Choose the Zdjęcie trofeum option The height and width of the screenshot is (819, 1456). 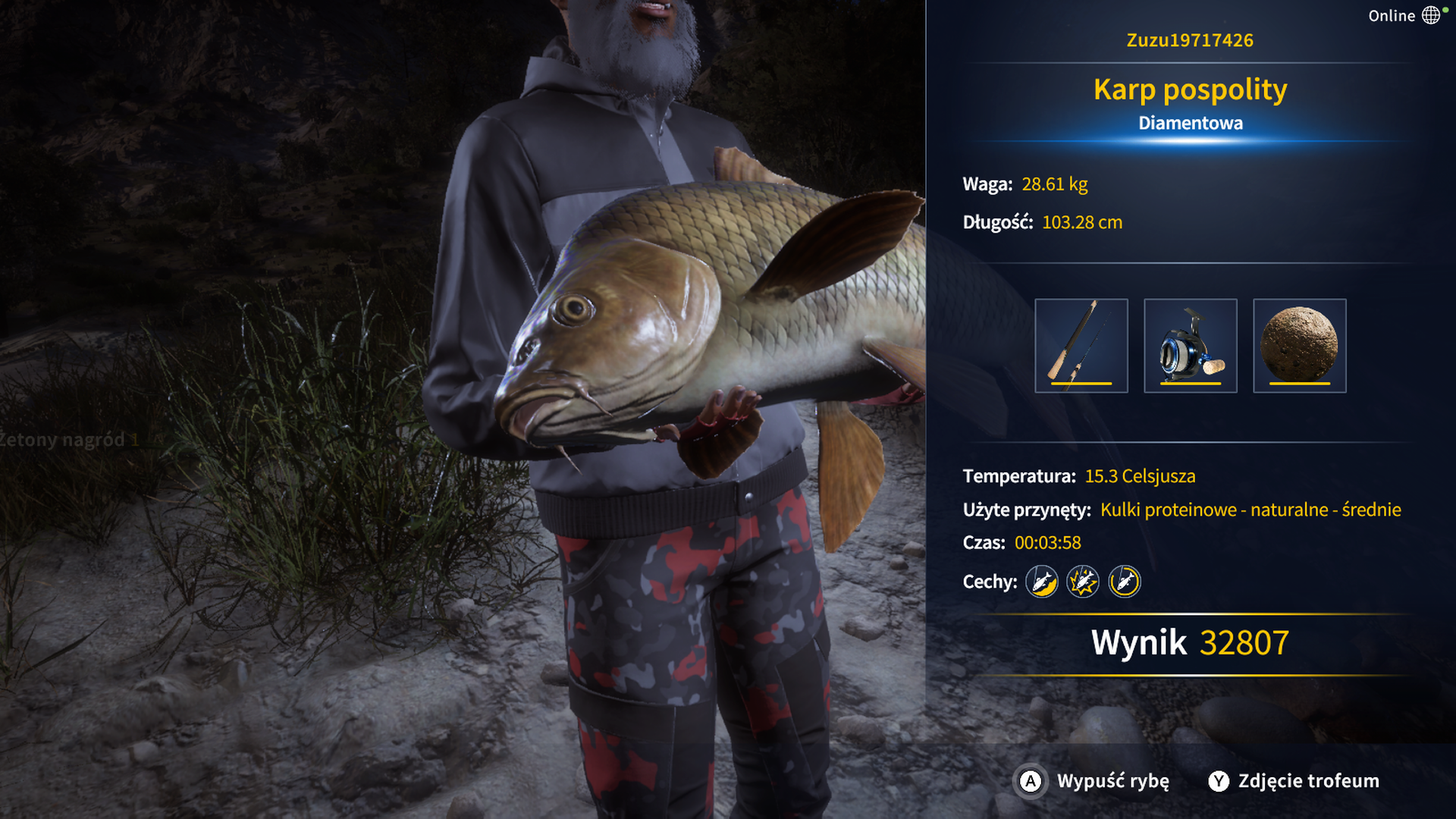[1294, 781]
